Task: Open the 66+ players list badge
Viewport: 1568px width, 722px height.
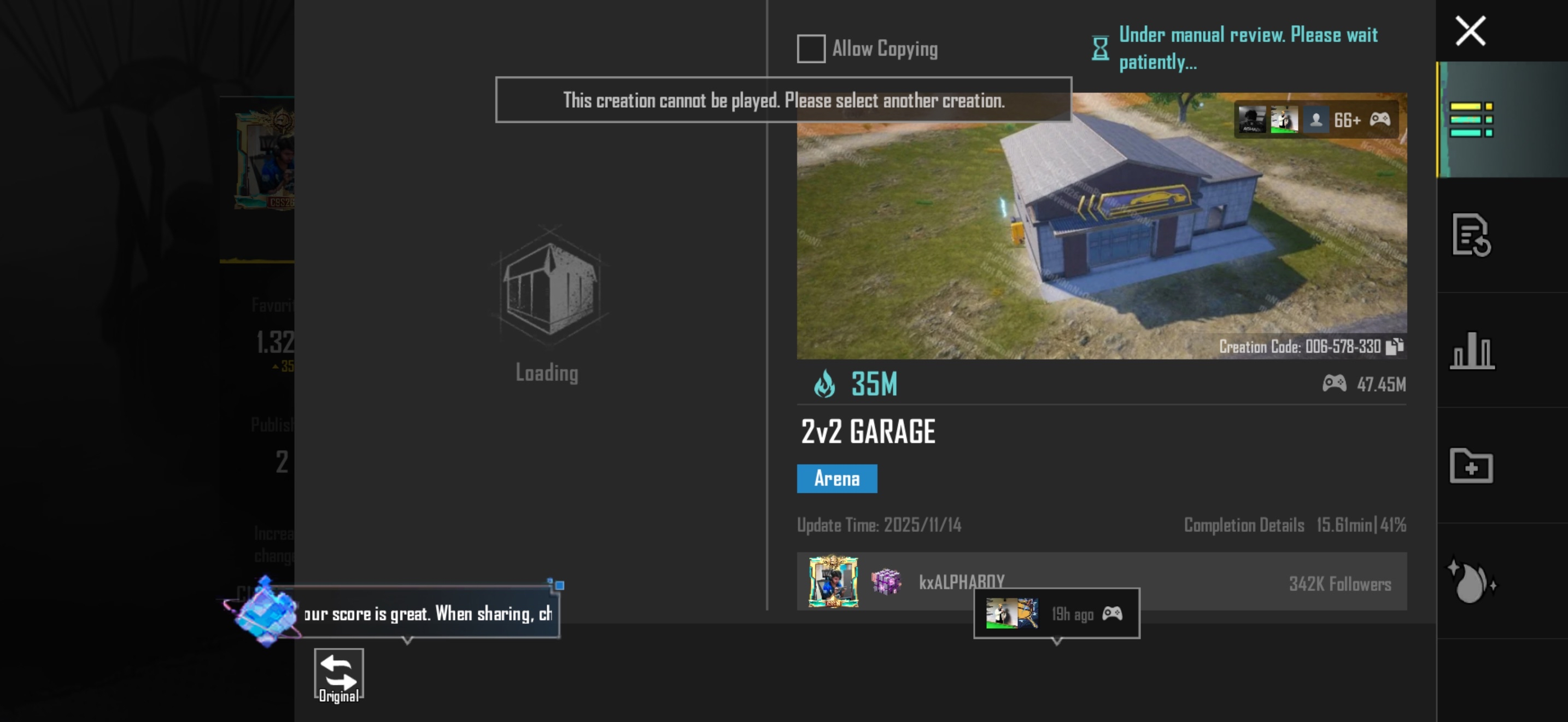Action: 1316,120
